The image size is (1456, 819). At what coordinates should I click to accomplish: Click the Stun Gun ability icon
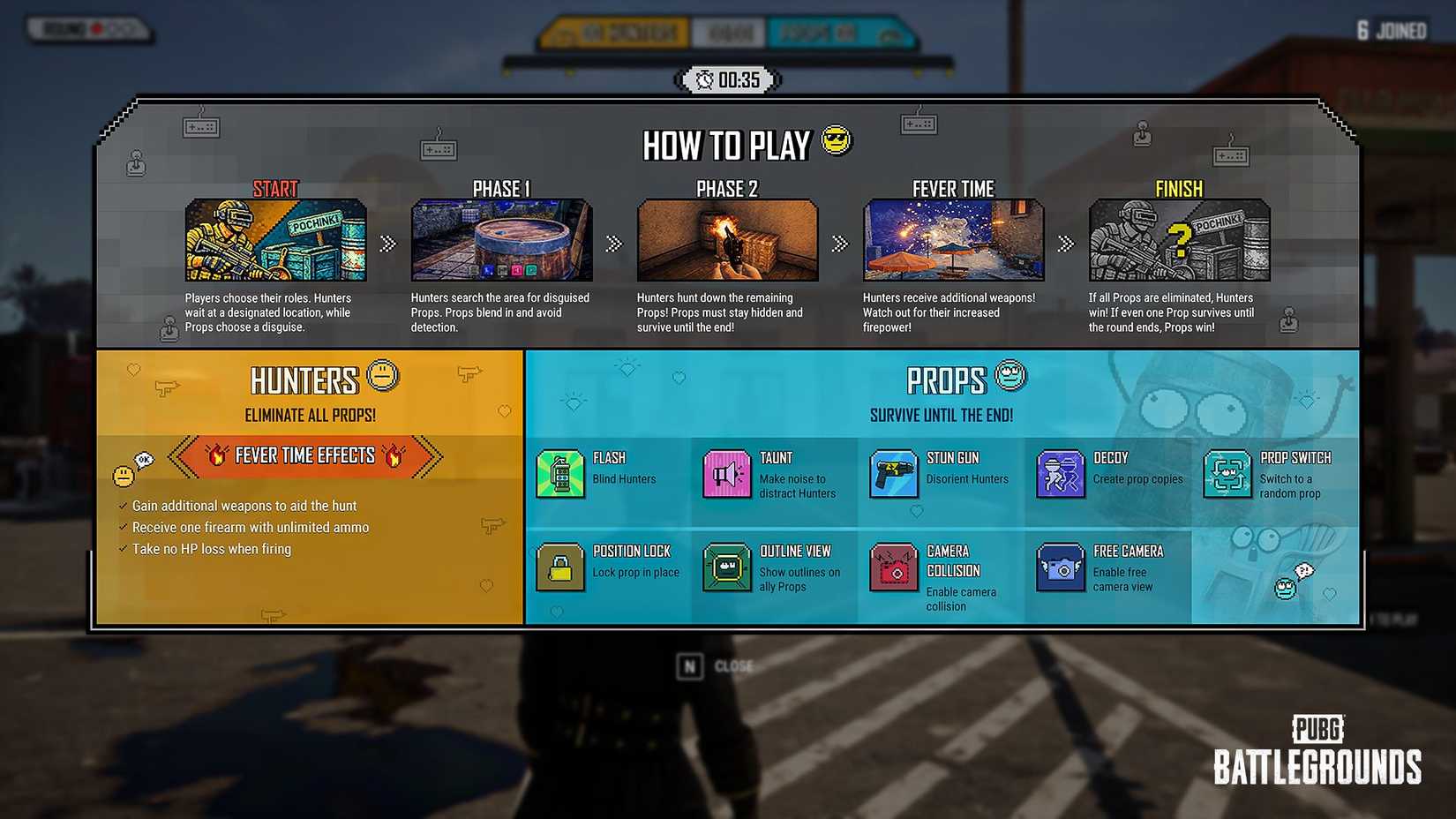pos(894,474)
